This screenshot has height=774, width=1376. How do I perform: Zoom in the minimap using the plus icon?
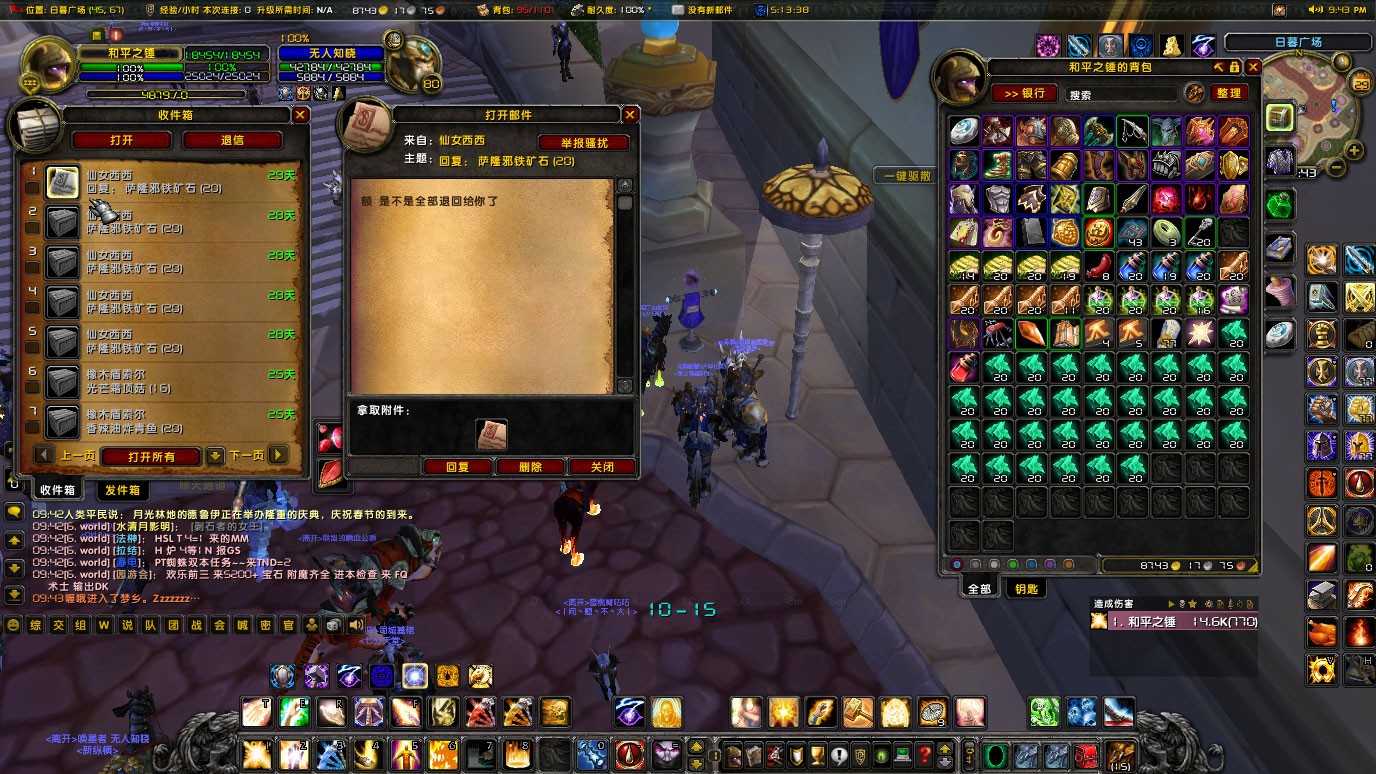coord(1352,150)
